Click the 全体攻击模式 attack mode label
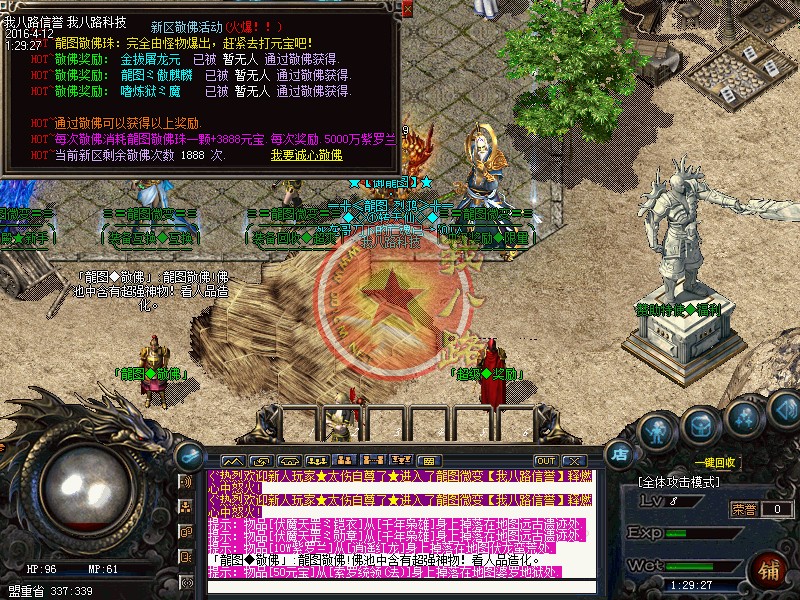The height and width of the screenshot is (600, 800). 679,483
